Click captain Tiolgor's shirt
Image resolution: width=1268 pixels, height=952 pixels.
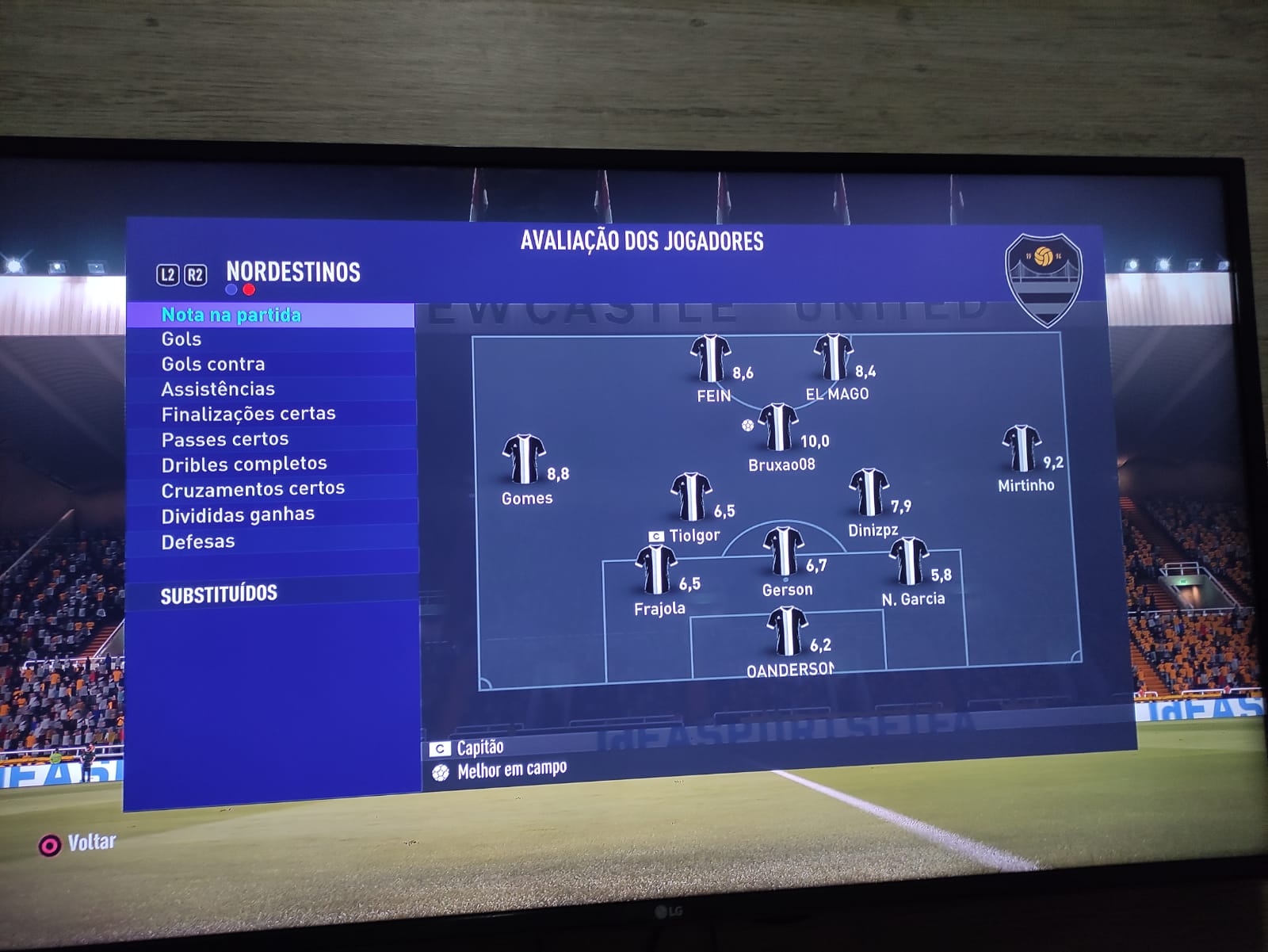(691, 497)
